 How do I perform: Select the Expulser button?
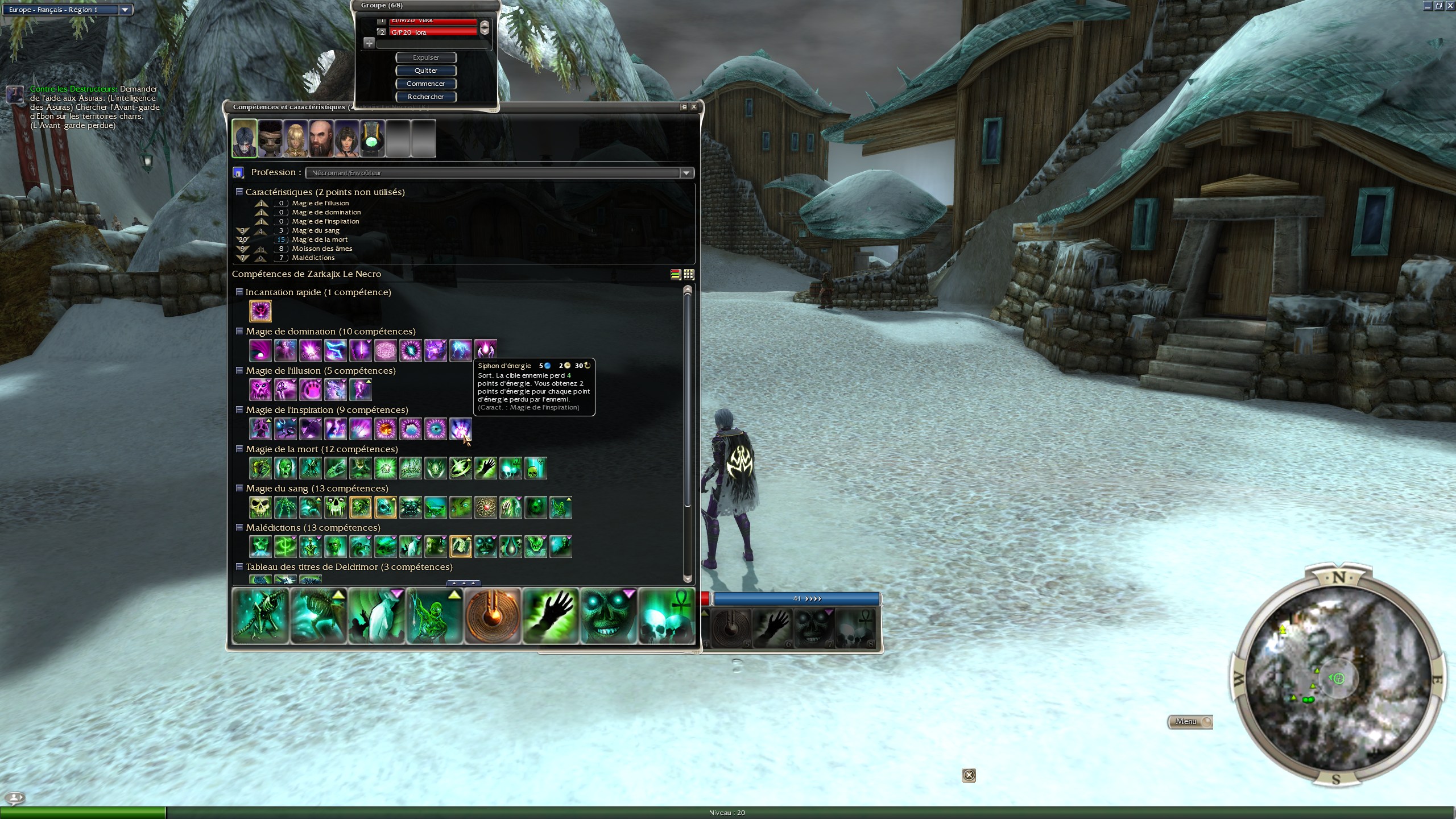[x=426, y=57]
